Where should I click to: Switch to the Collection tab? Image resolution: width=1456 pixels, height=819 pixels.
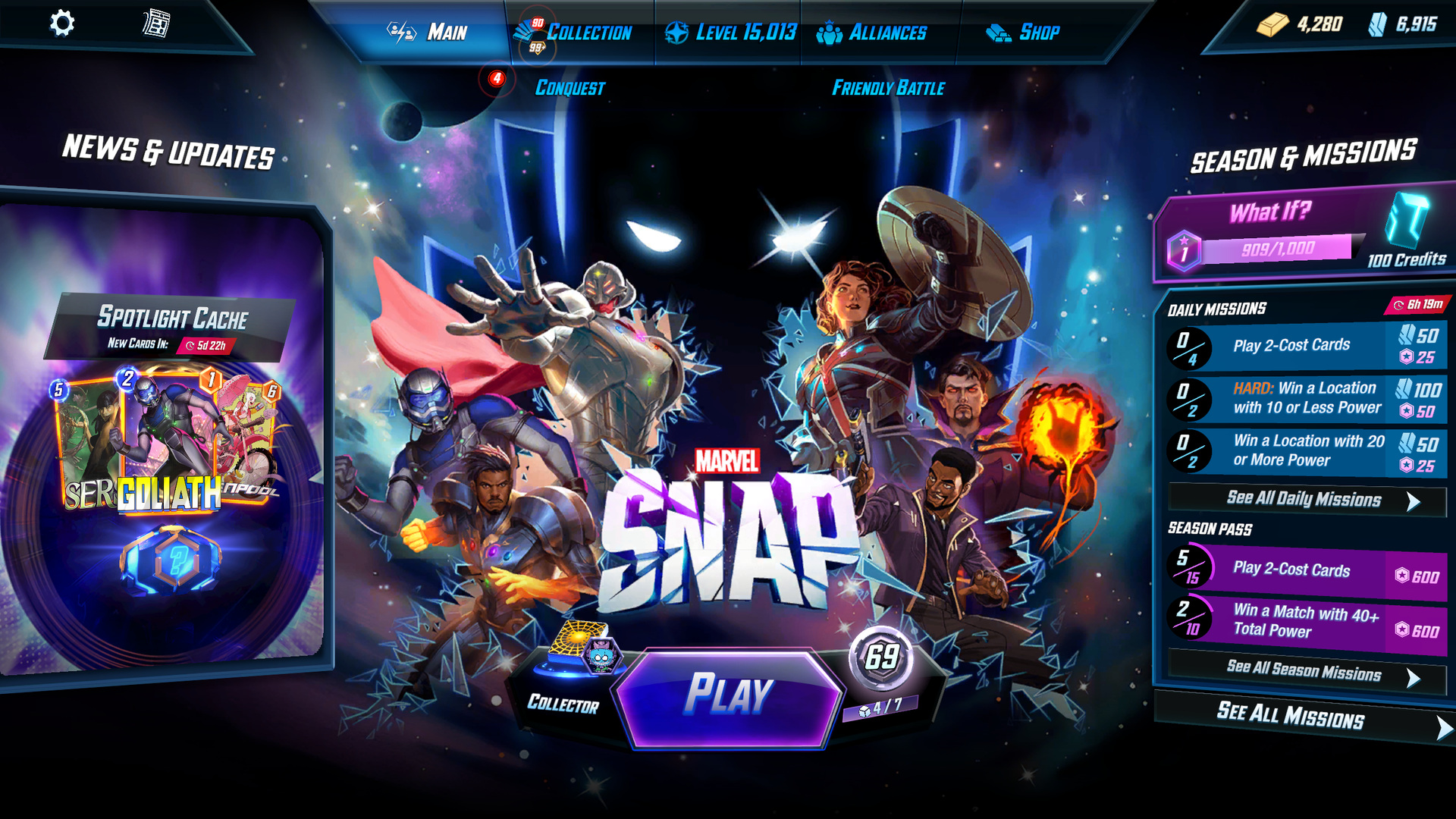[x=589, y=32]
